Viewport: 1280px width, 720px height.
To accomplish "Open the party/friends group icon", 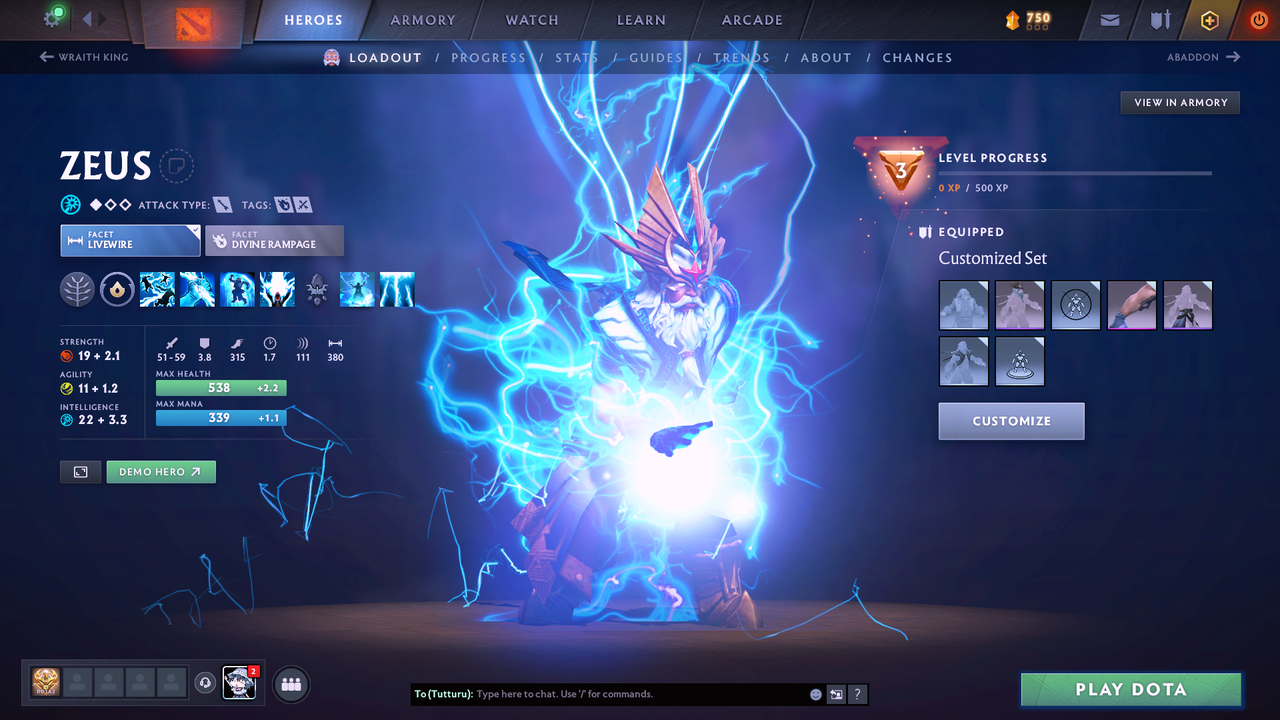I will click(289, 684).
